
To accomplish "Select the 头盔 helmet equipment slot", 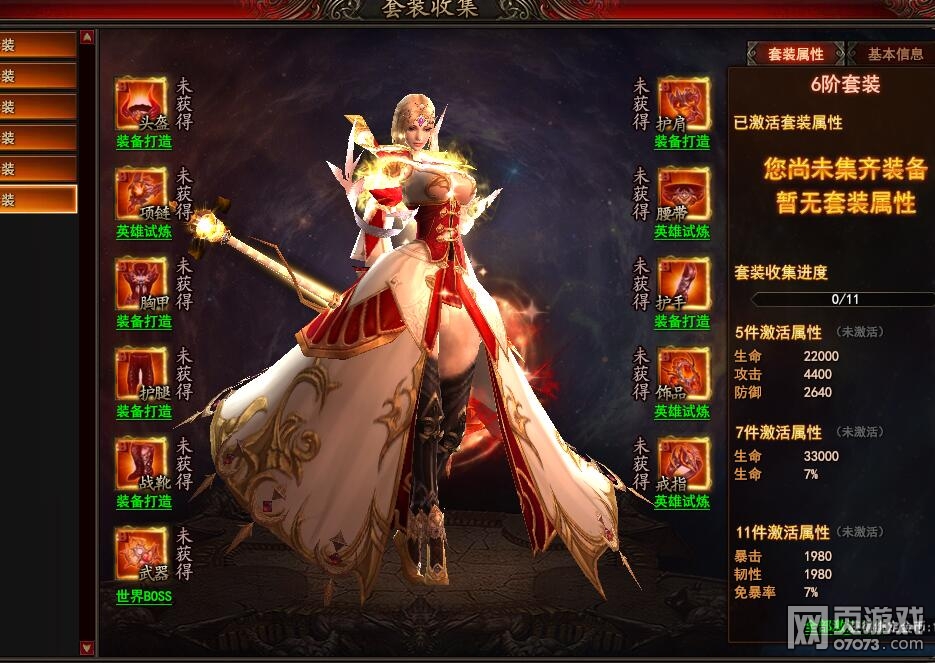I will [x=141, y=103].
